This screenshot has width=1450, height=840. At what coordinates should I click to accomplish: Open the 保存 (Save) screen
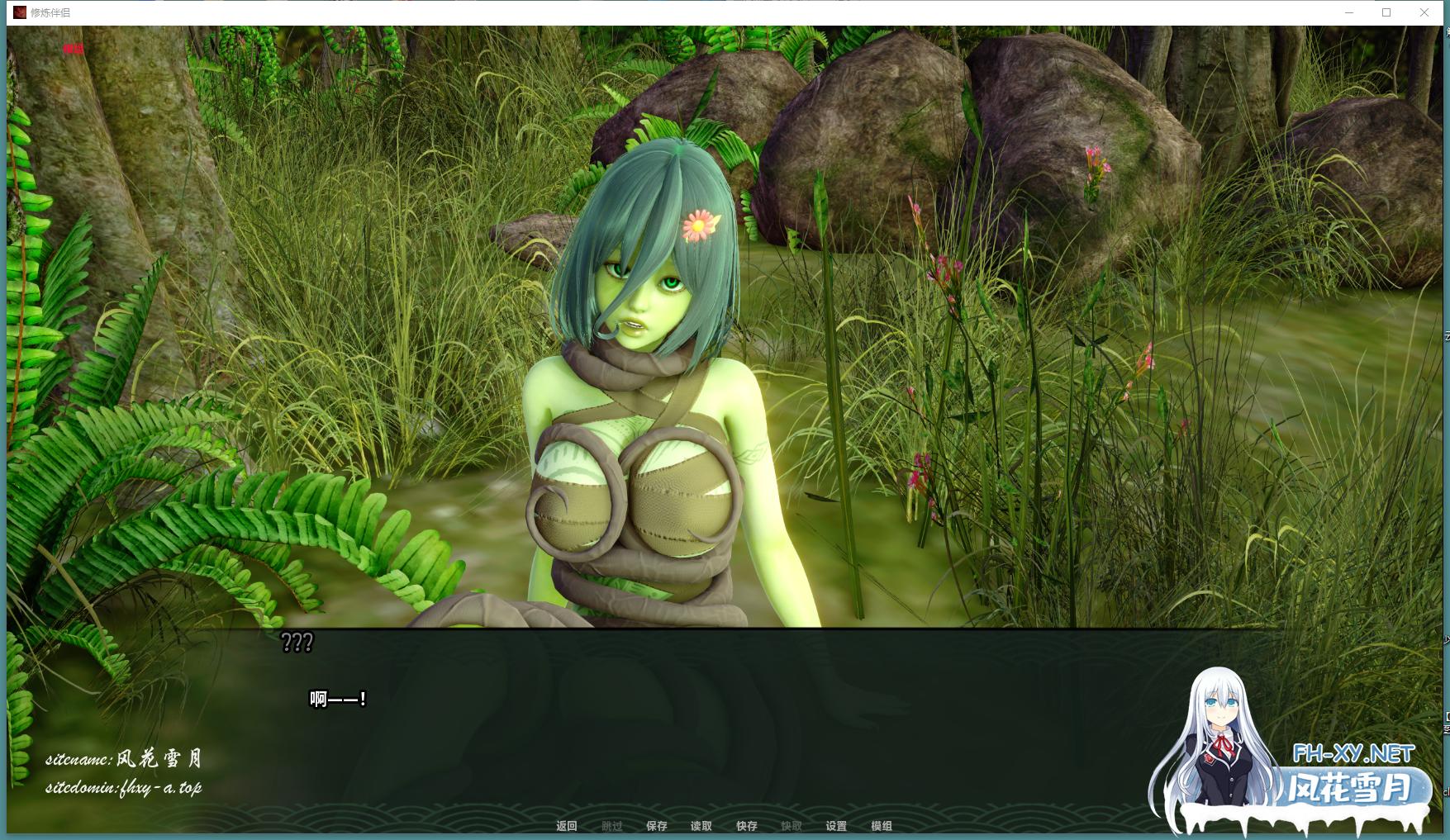tap(657, 826)
